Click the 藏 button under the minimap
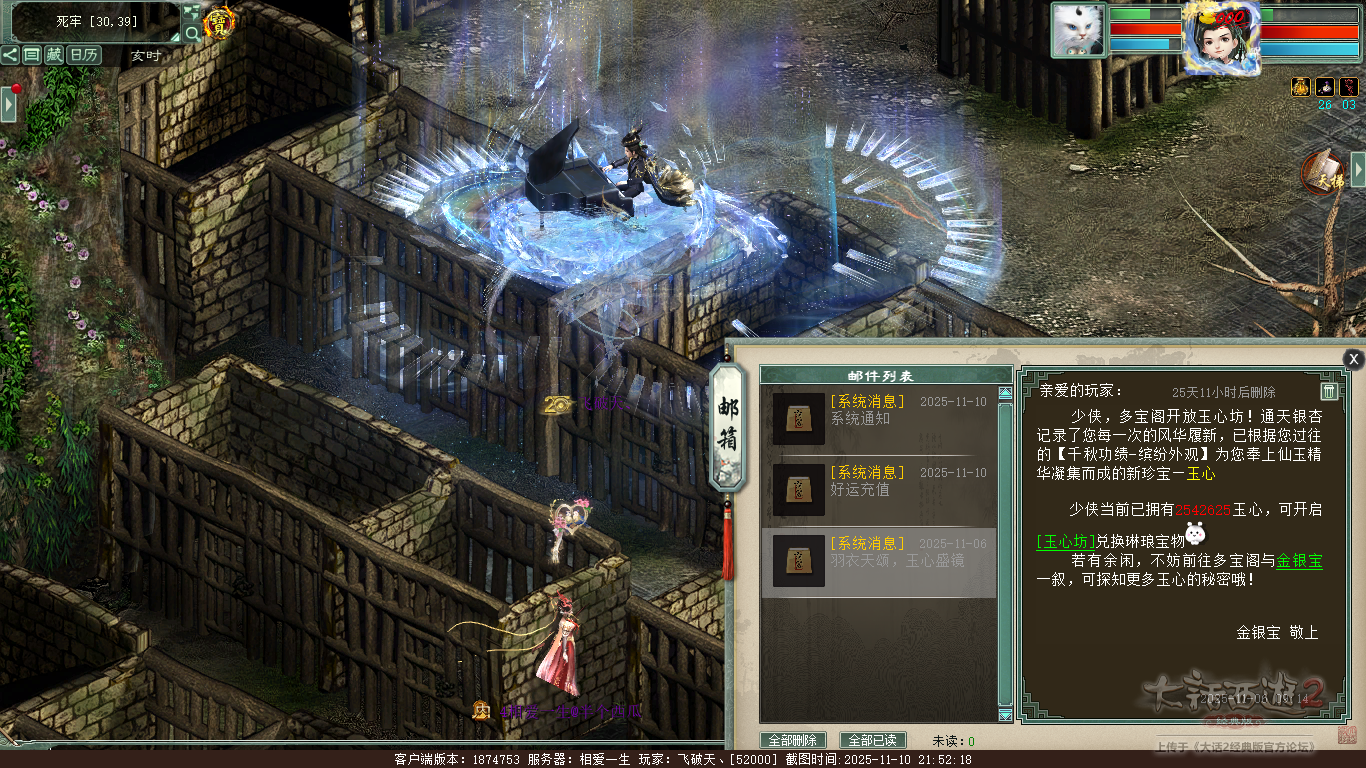1366x768 pixels. (x=54, y=55)
